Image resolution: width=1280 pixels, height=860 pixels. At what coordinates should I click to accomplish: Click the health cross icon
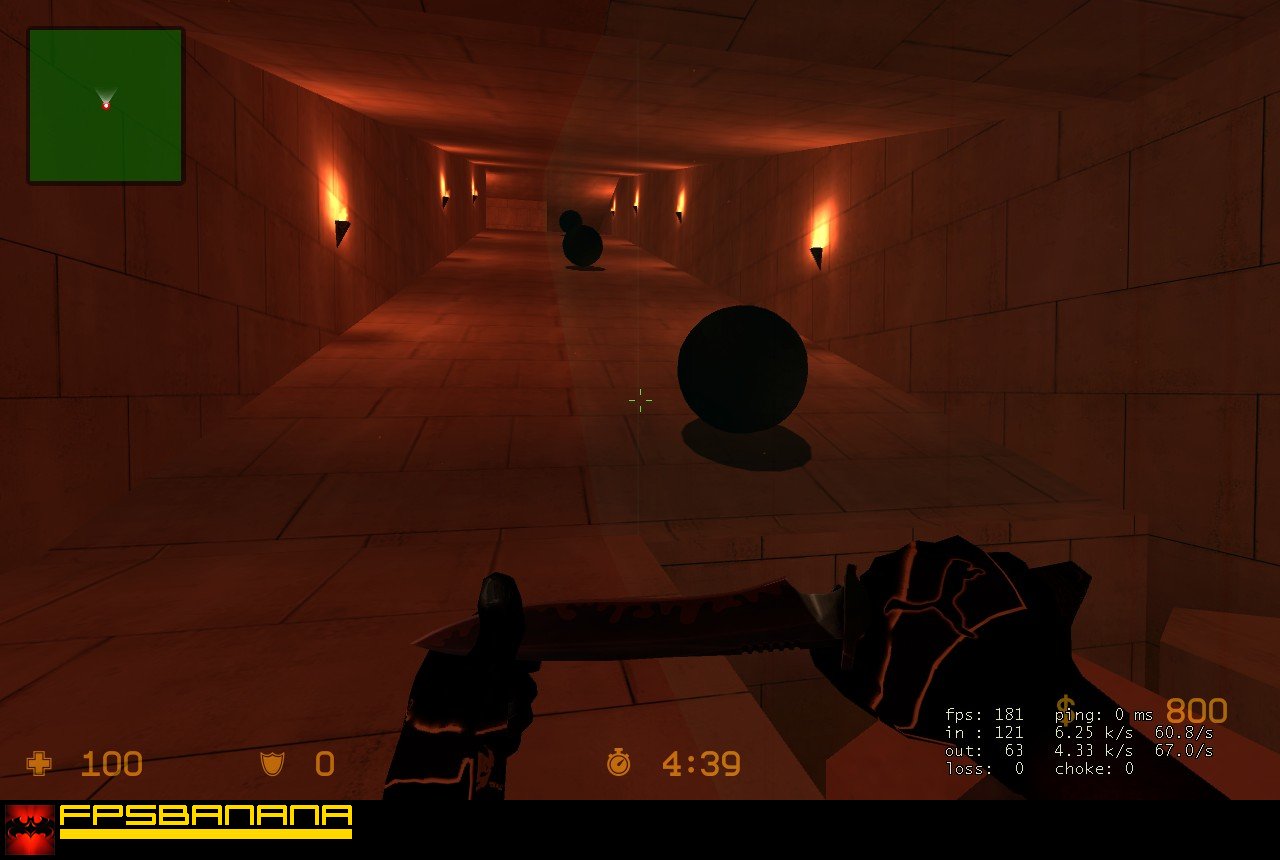click(x=37, y=764)
